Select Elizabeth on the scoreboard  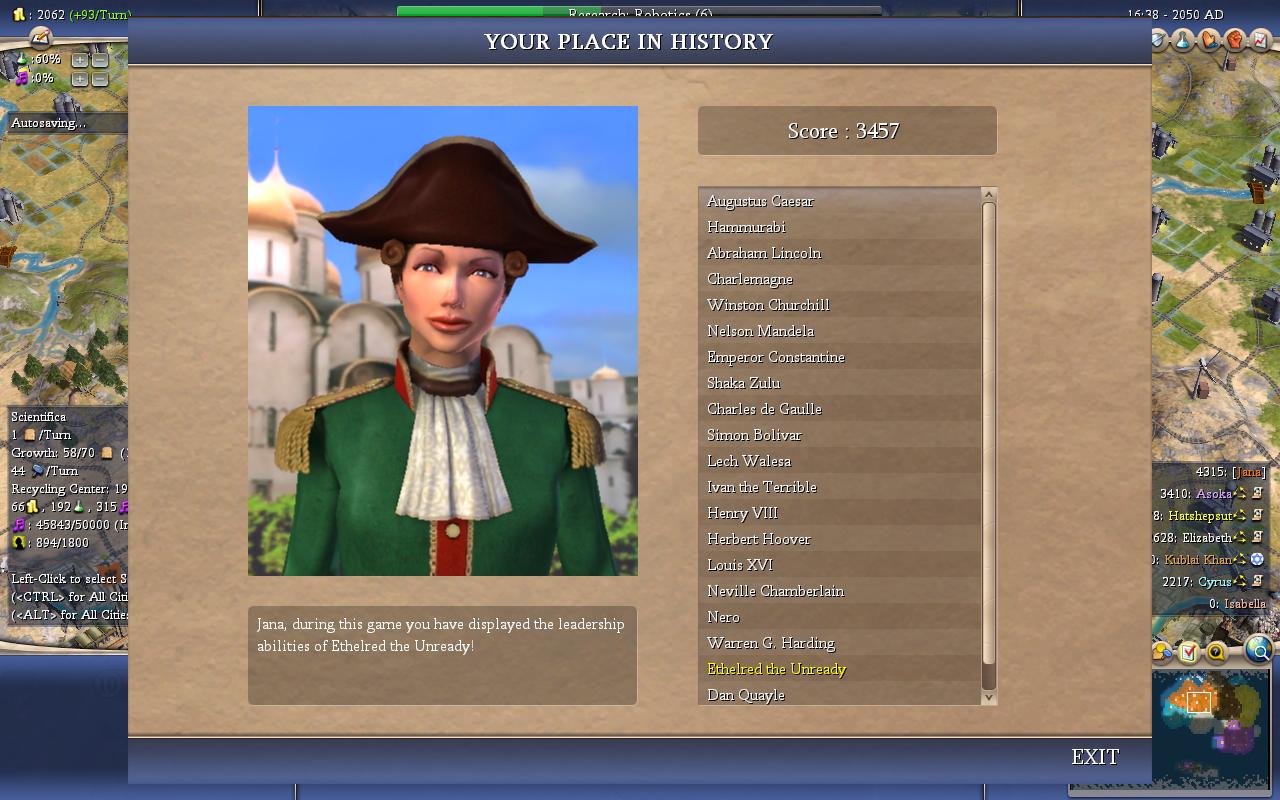click(1207, 537)
